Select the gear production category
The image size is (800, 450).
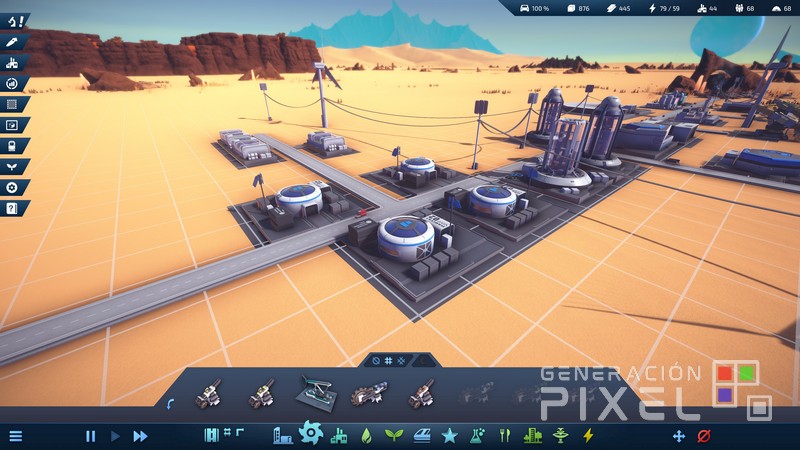coord(310,433)
